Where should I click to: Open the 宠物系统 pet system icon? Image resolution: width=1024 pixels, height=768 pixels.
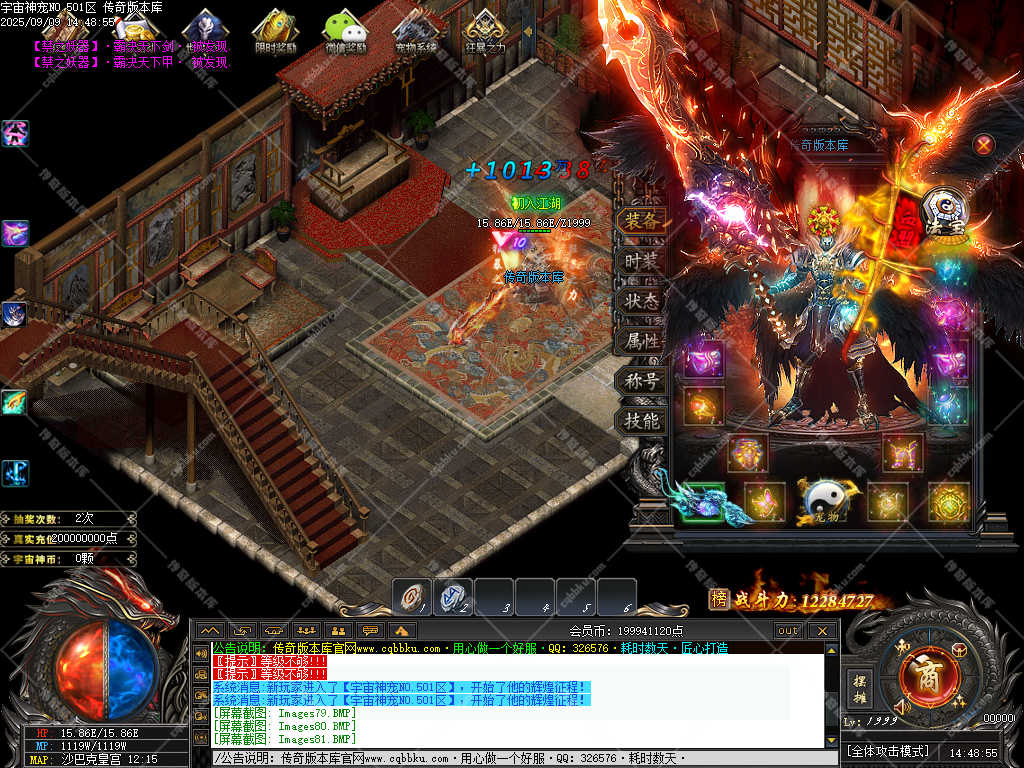click(415, 30)
